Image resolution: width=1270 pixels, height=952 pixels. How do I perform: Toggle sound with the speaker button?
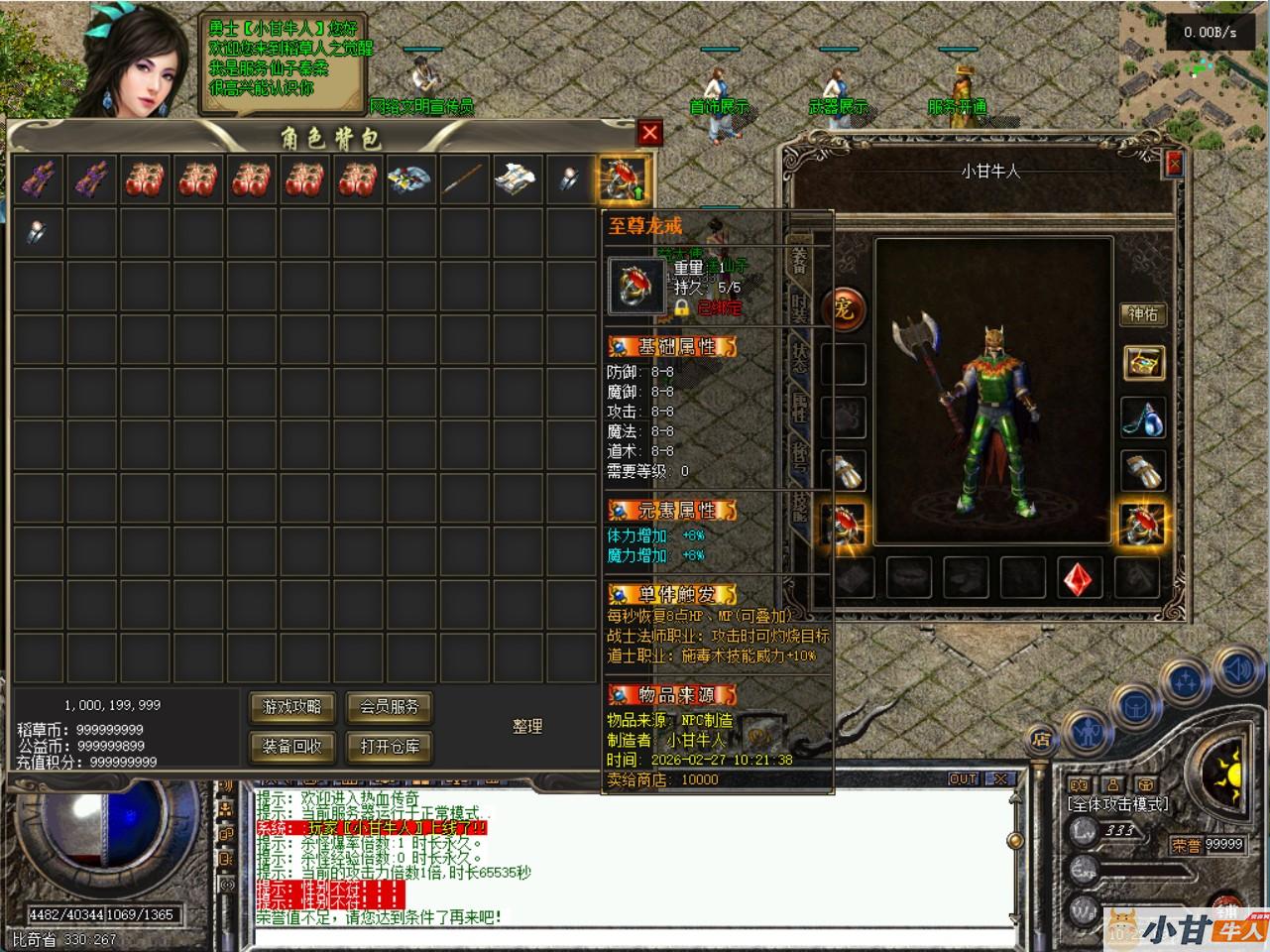[1237, 671]
